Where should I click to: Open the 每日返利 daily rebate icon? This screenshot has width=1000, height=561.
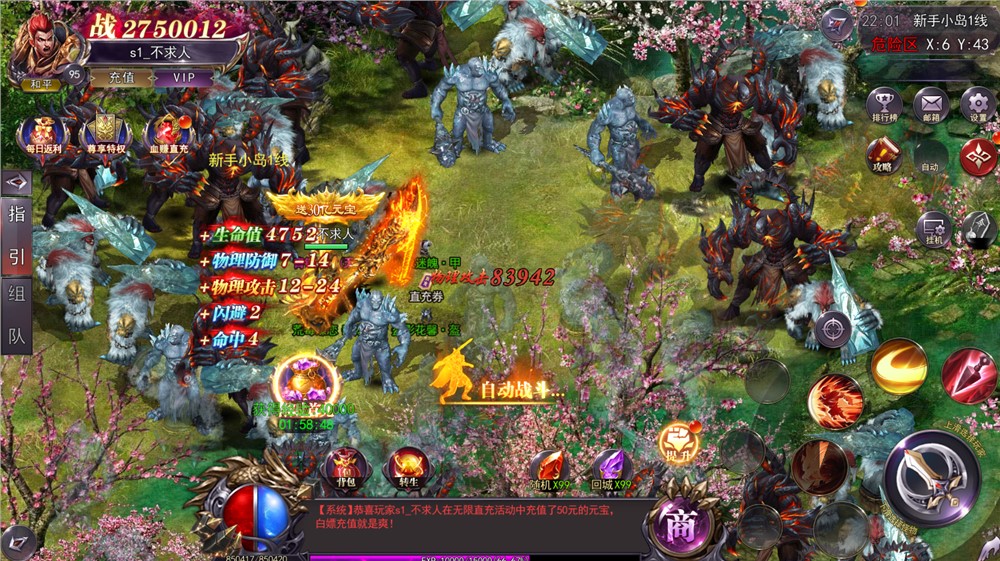[x=42, y=132]
